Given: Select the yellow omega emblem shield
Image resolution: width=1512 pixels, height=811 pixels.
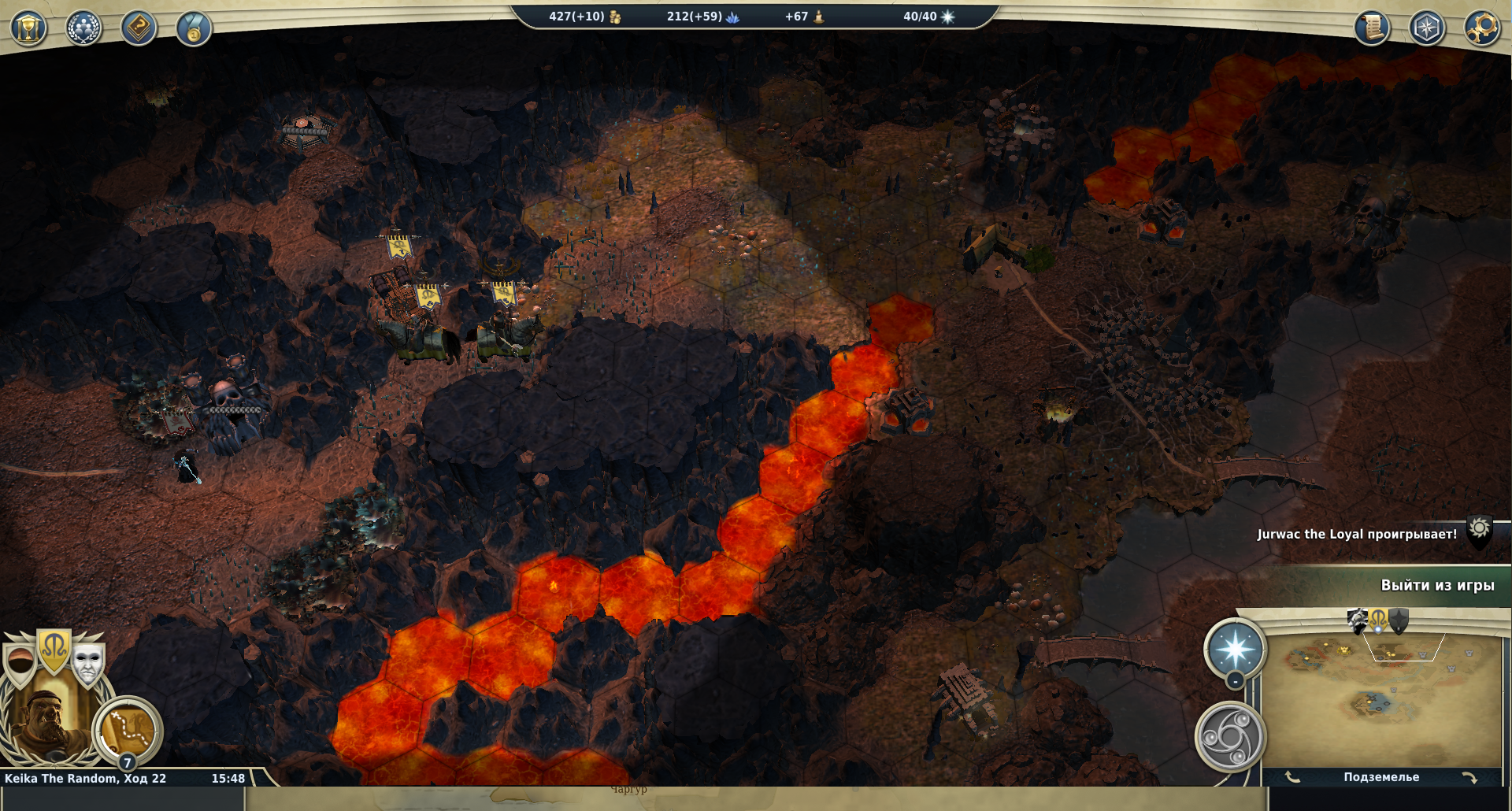Looking at the screenshot, I should (x=54, y=650).
